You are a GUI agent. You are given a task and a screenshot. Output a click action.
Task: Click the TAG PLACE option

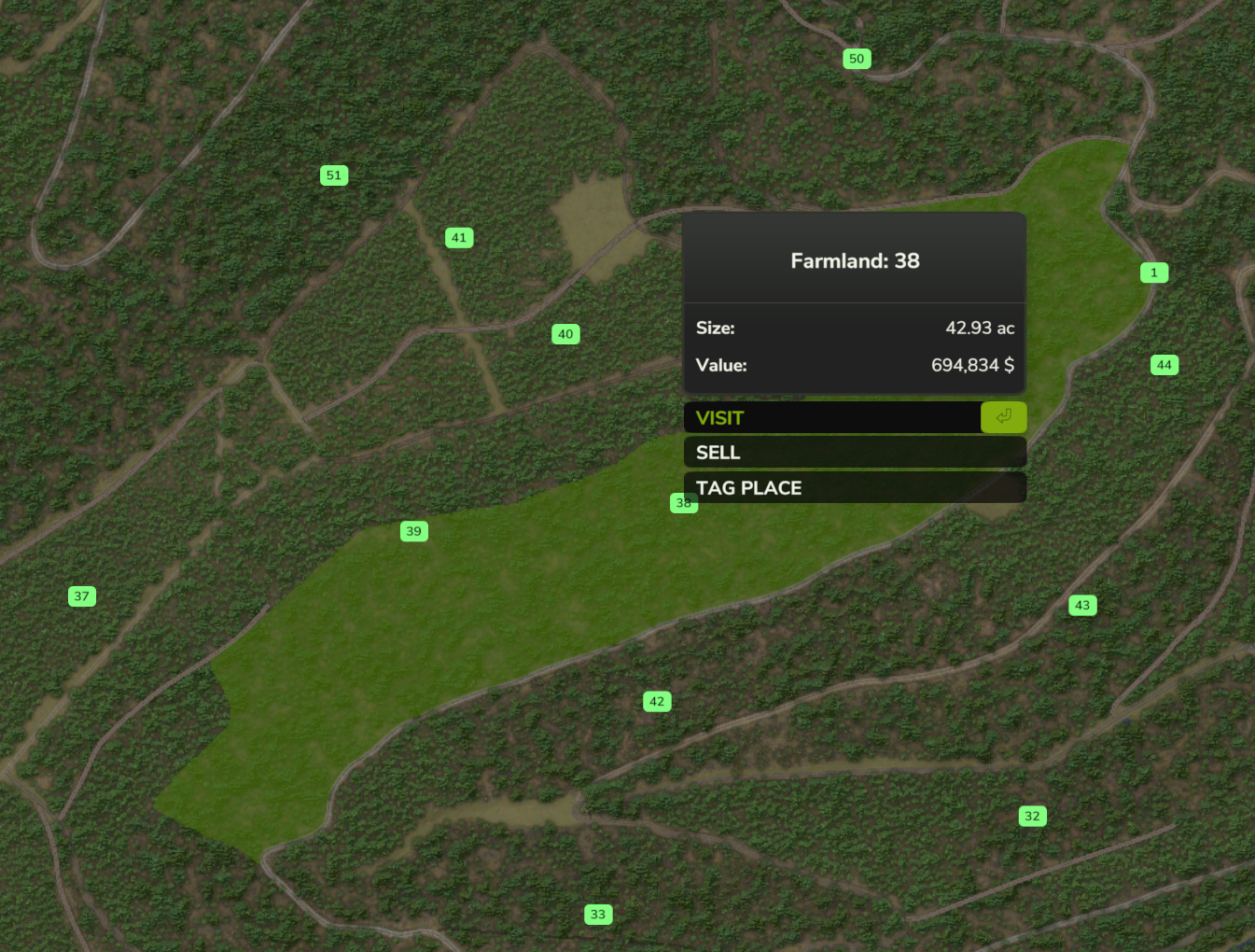coord(854,488)
